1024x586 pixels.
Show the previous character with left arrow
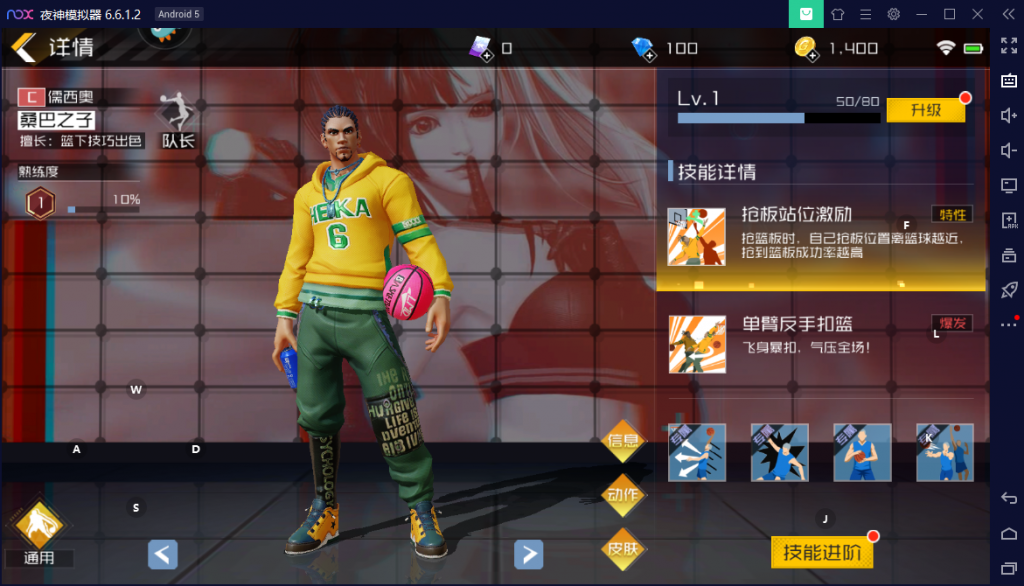163,554
